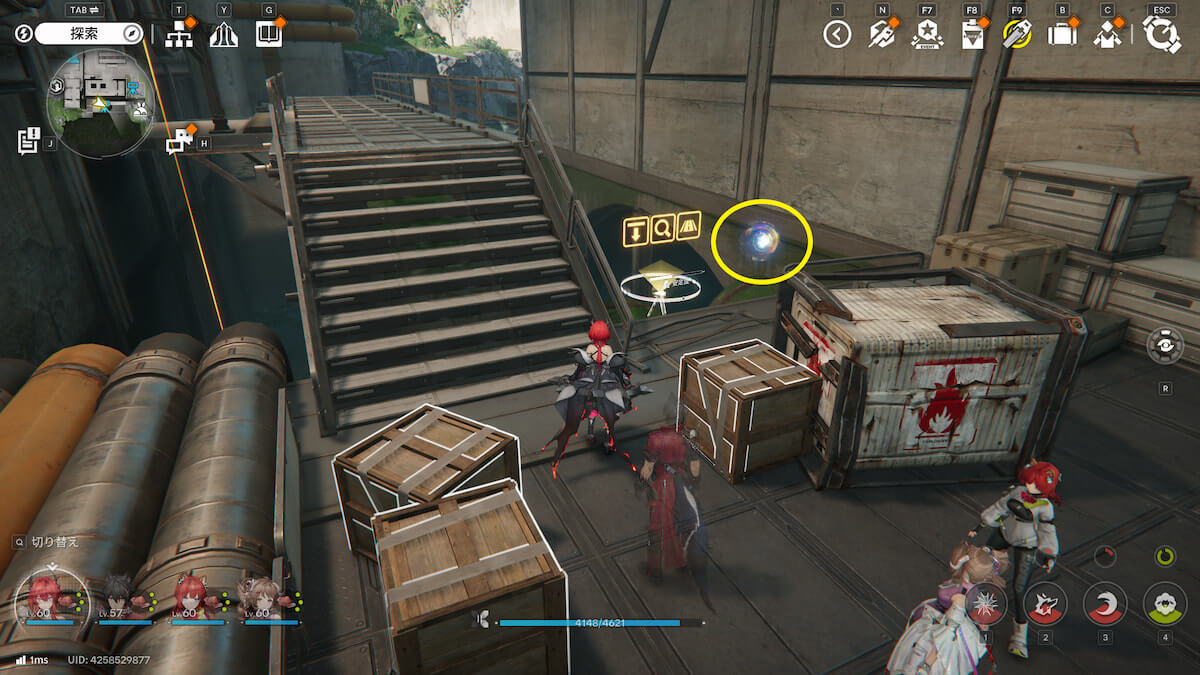Activate the crescent swirl skill icon
The image size is (1200, 675).
click(x=1105, y=603)
